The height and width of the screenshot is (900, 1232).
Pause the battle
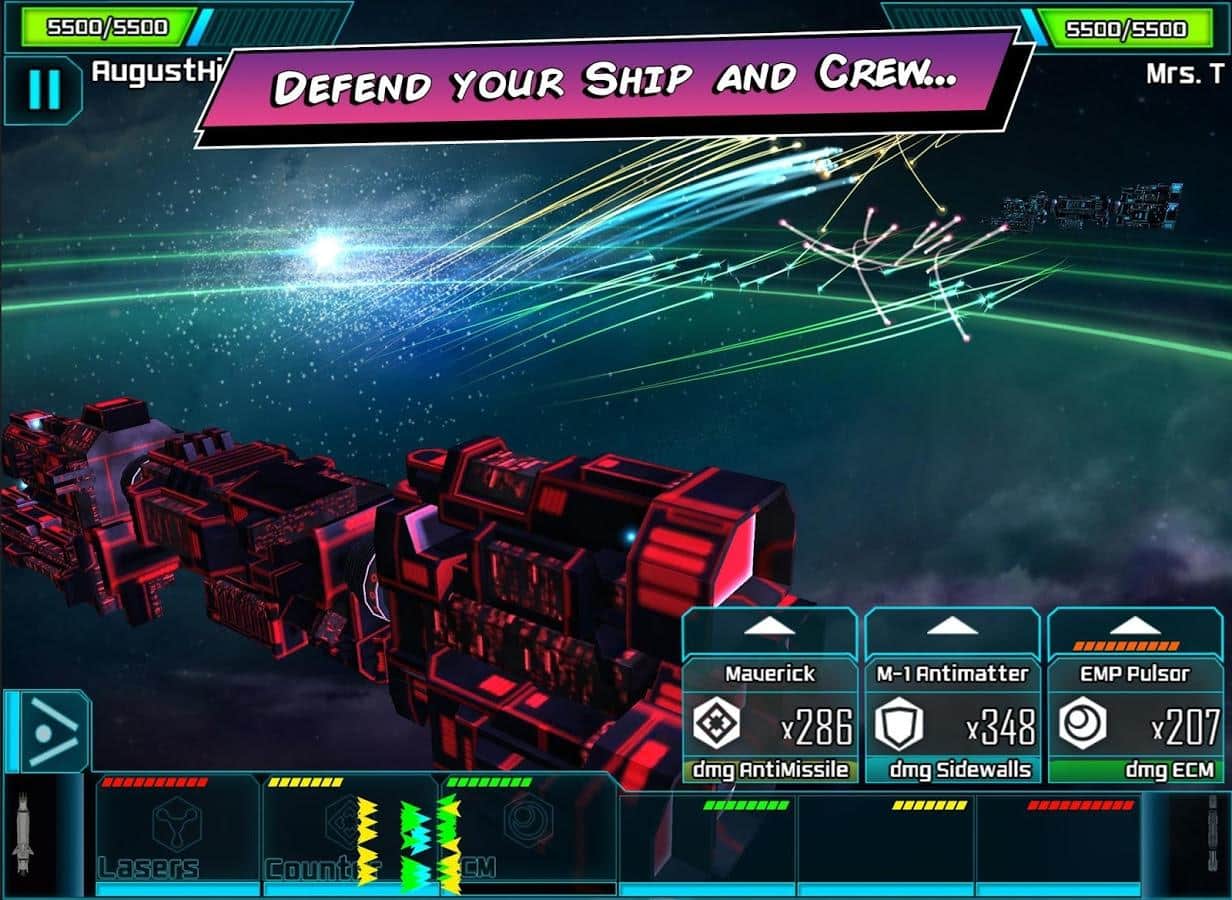coord(42,90)
